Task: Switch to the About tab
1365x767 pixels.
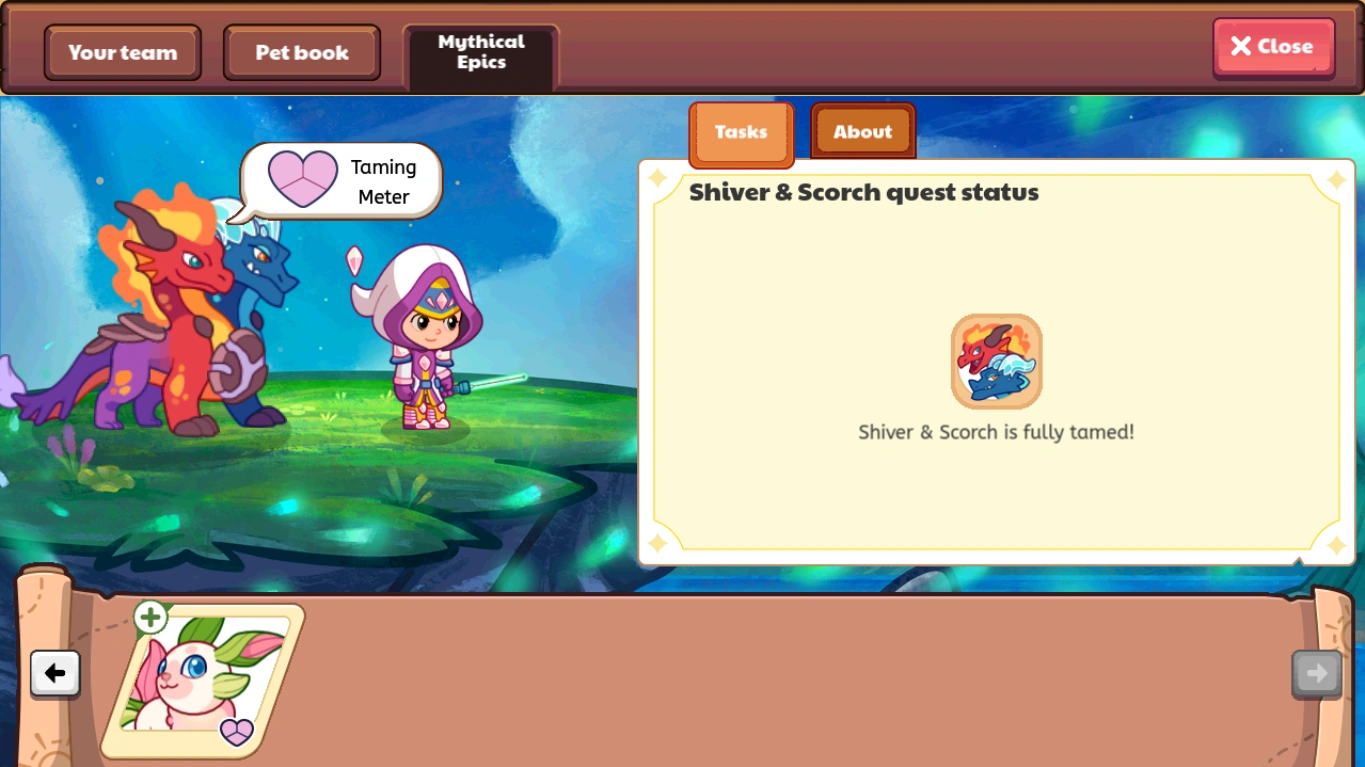Action: tap(862, 131)
